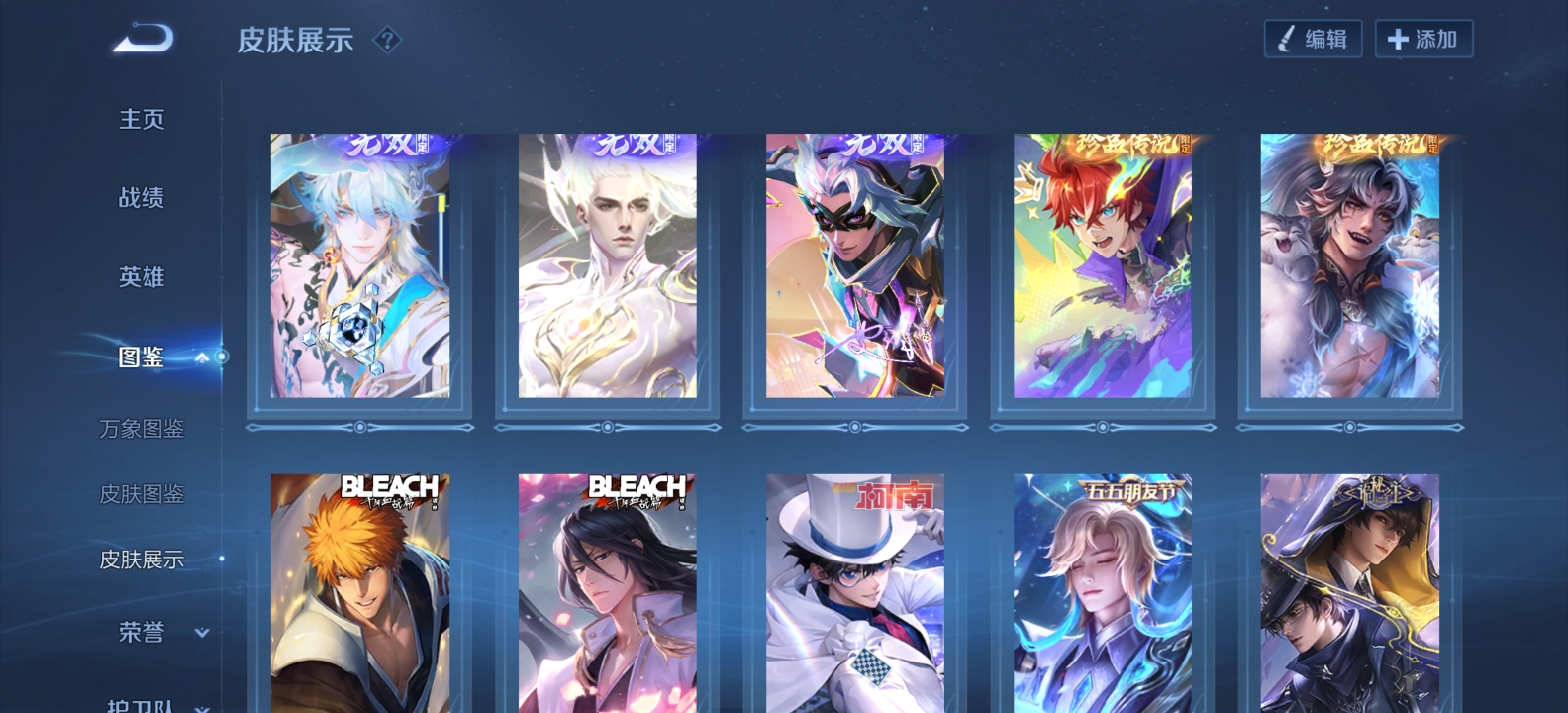Open 万象图鉴 sub-menu entry
This screenshot has width=1568, height=713.
click(x=142, y=429)
